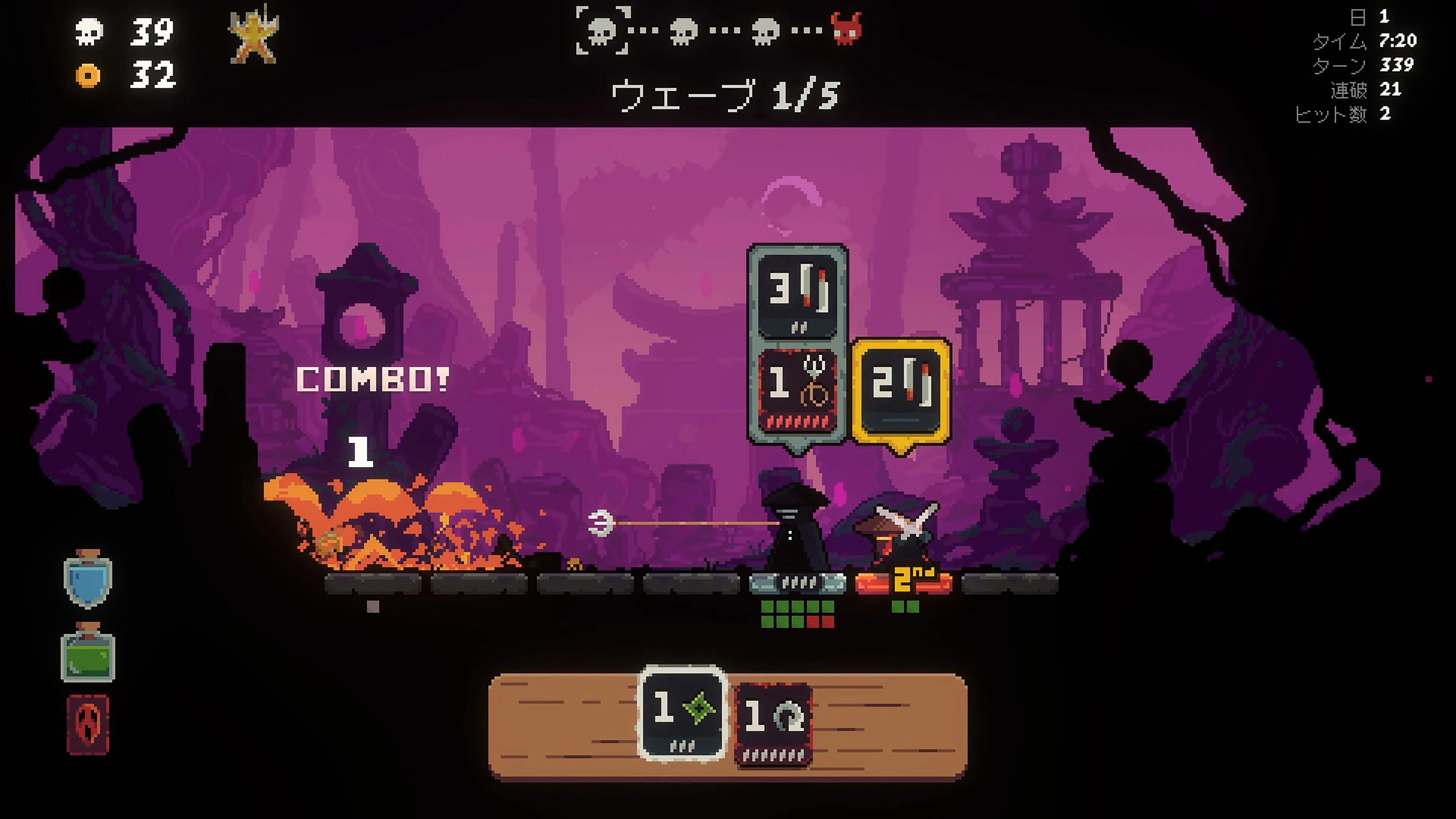Use the blue shield potion
Screen dimensions: 1456x819
pyautogui.click(x=88, y=579)
